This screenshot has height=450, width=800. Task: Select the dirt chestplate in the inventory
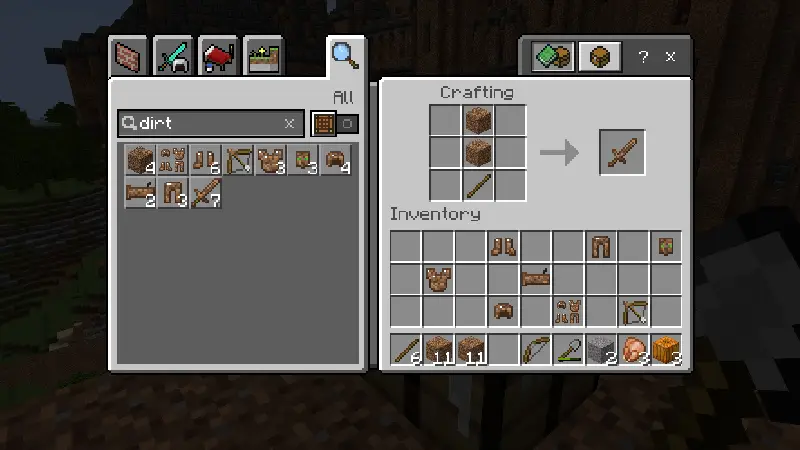[439, 278]
